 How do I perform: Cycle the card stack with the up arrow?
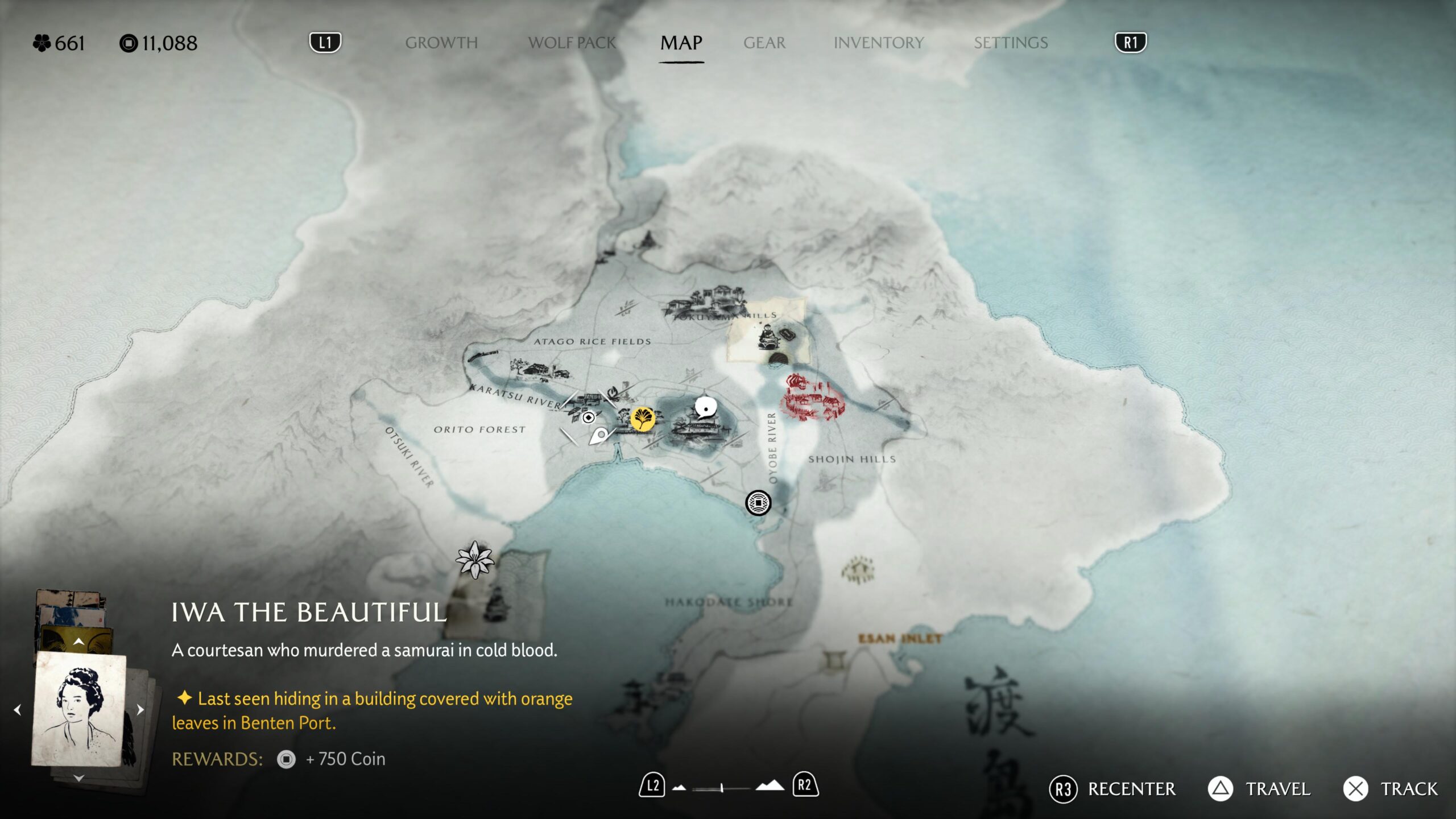point(78,642)
